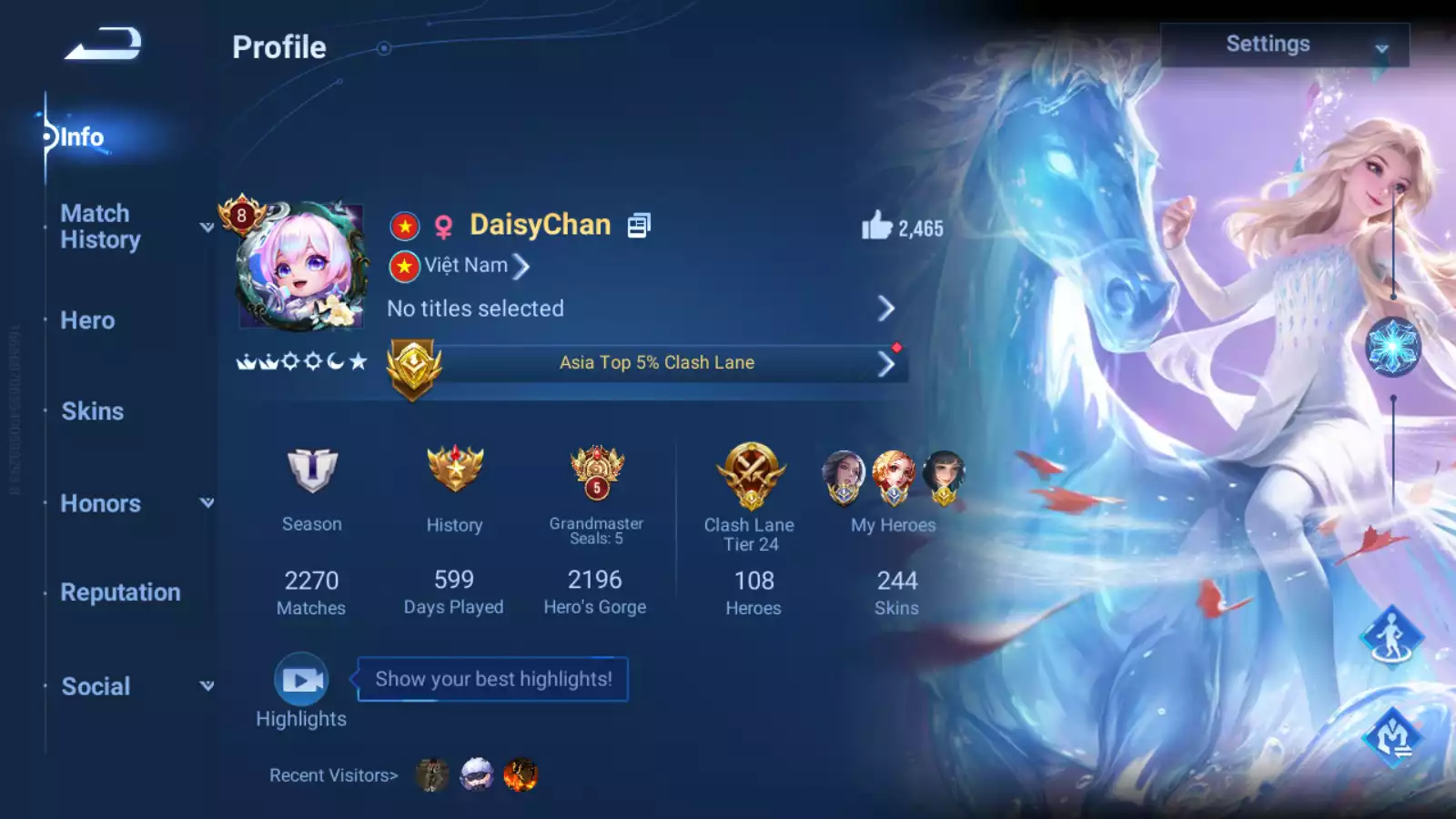
Task: View the Recent Visitors list
Action: 333,775
